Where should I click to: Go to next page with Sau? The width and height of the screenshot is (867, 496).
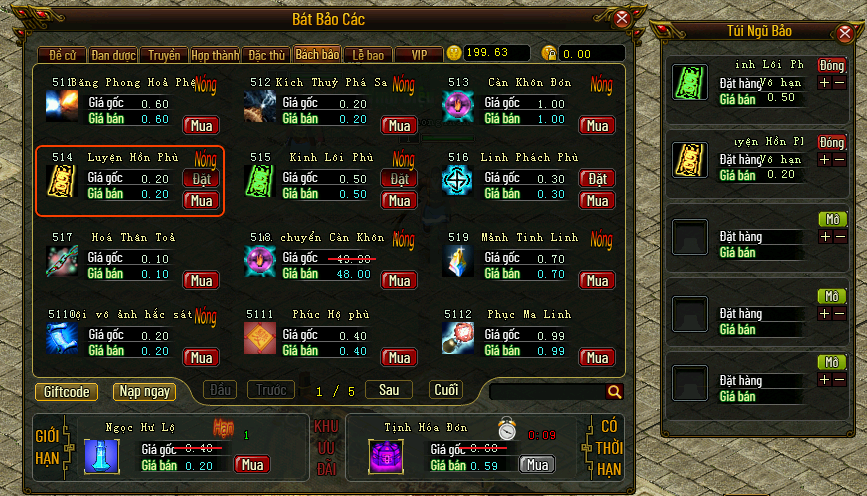point(388,390)
